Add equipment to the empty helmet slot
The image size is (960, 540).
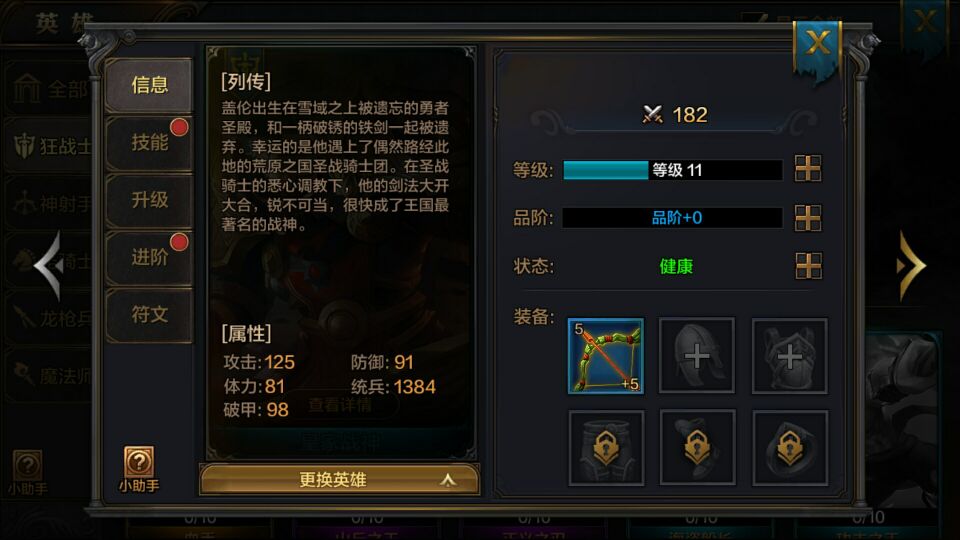(x=697, y=356)
